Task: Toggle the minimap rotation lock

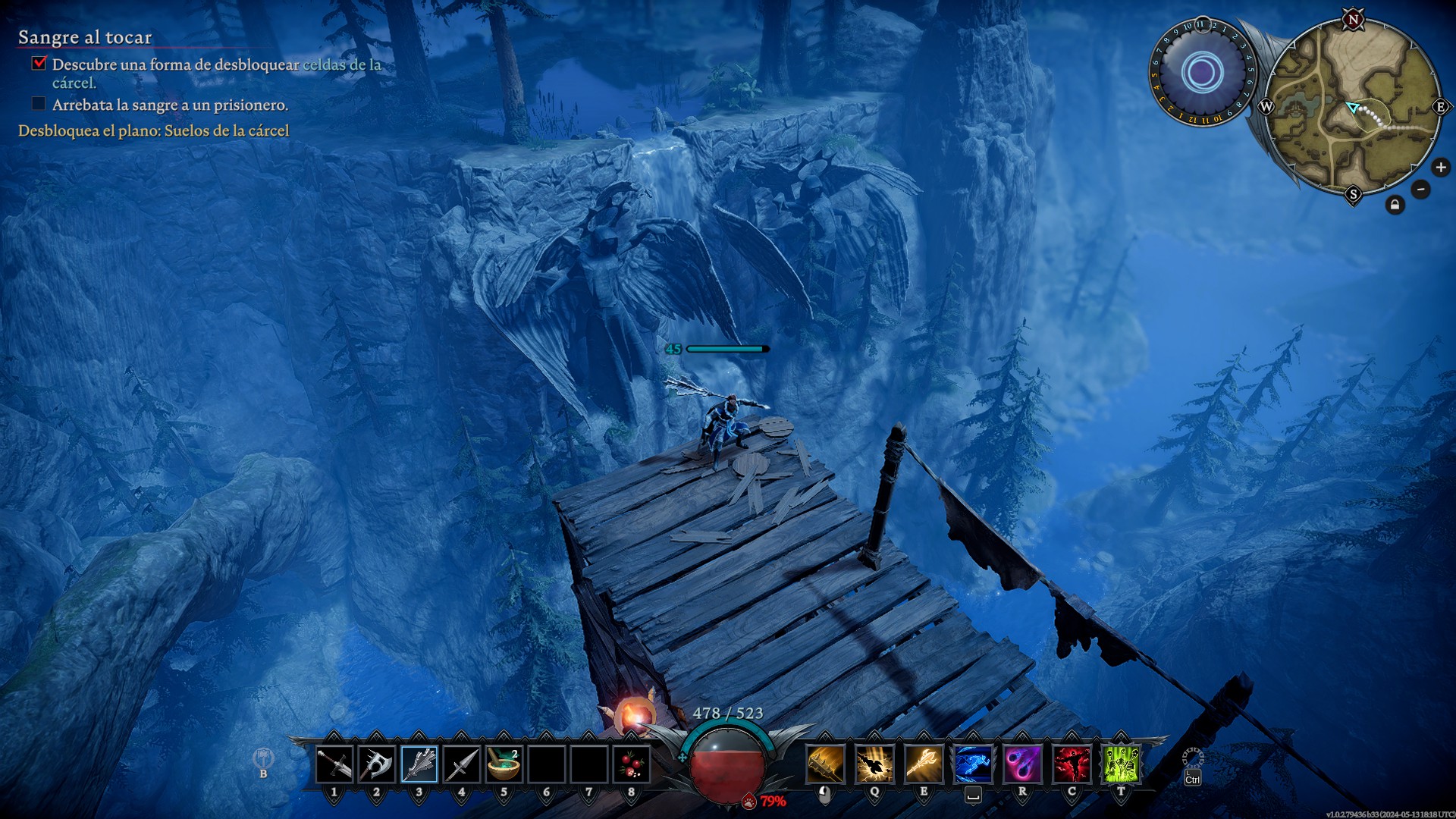Action: (1395, 205)
